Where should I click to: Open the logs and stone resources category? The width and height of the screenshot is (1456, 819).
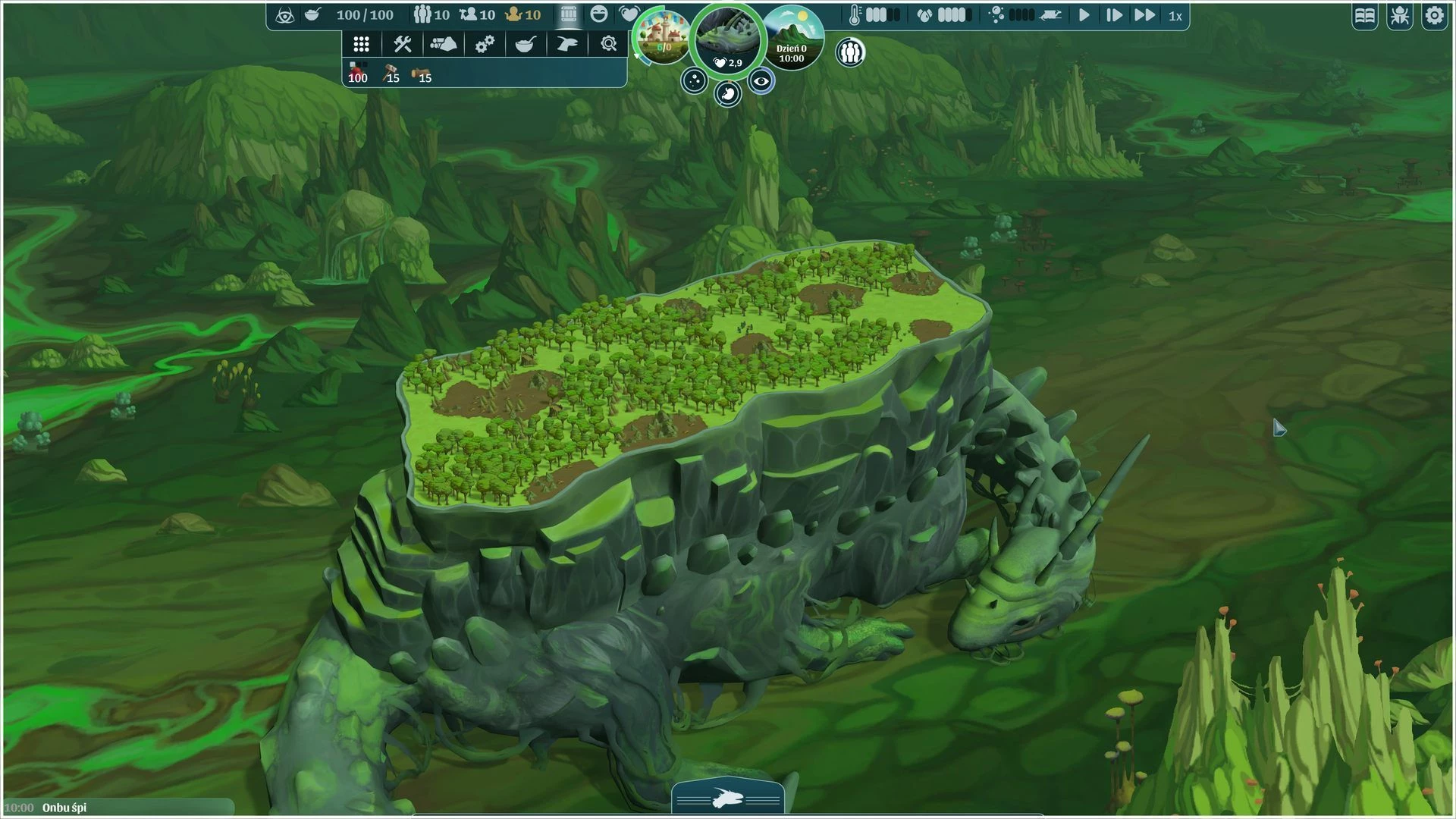pos(443,45)
